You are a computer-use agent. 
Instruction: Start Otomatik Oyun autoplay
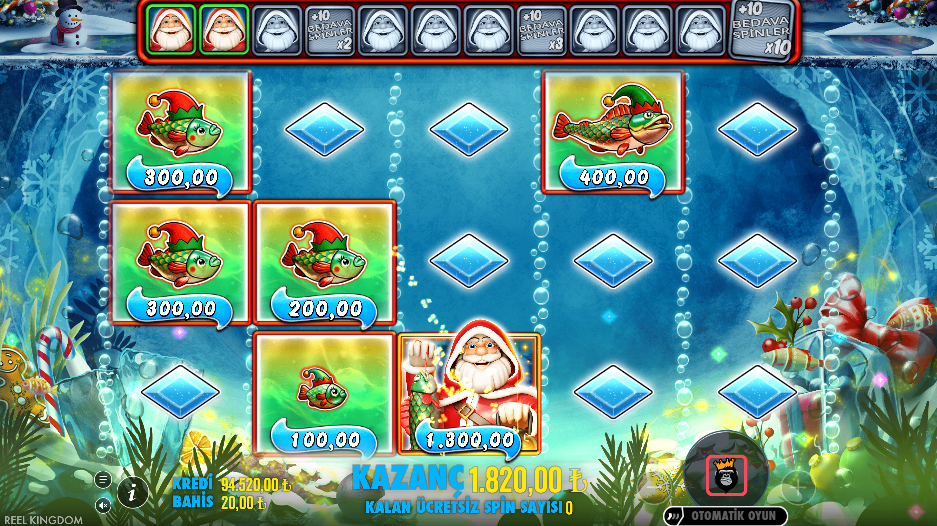coord(727,516)
